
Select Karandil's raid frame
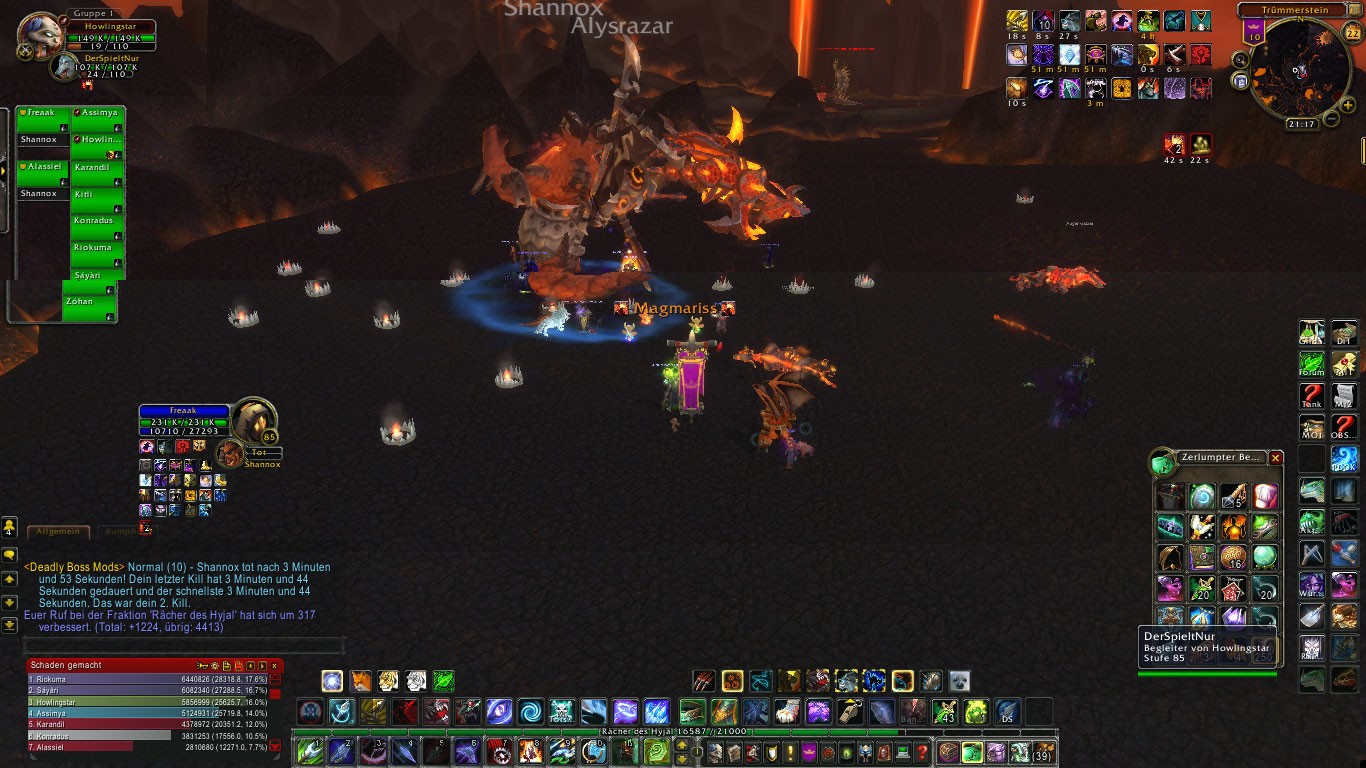97,167
